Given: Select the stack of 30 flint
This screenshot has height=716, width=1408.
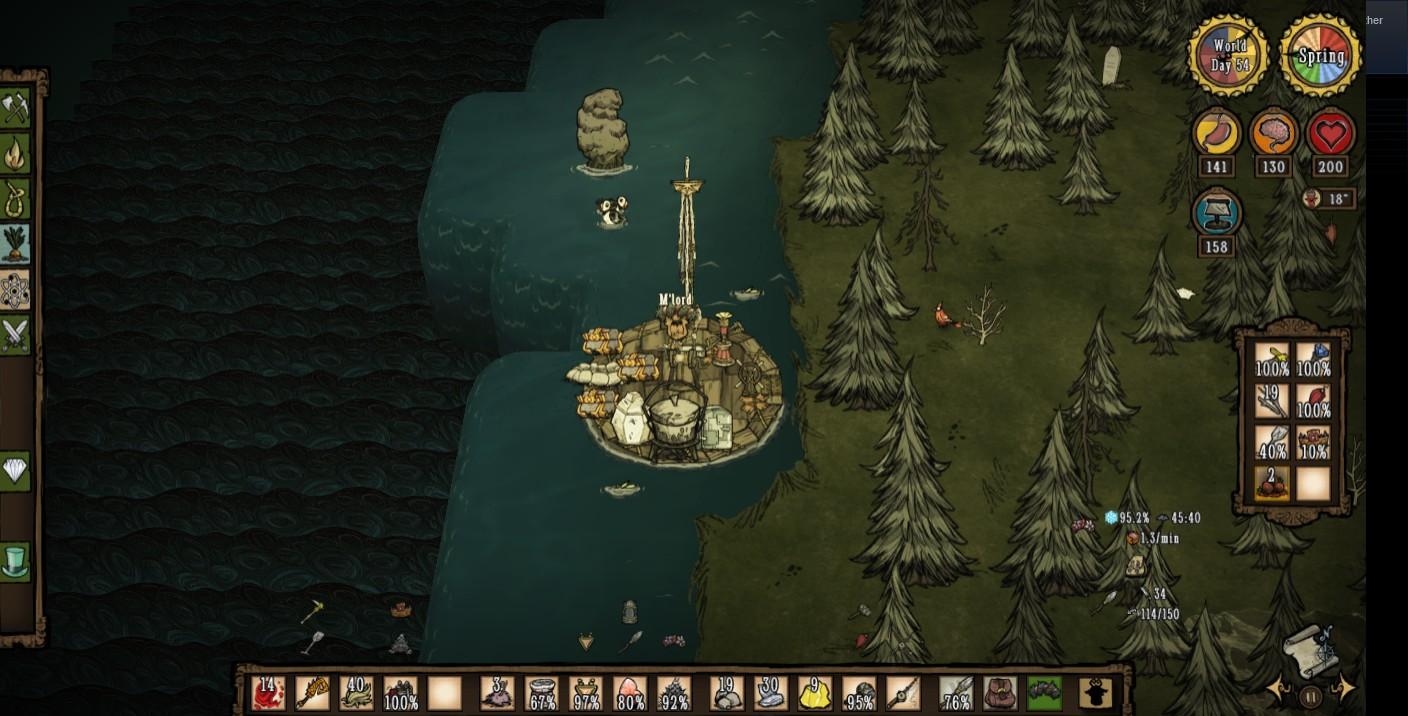Looking at the screenshot, I should 771,693.
